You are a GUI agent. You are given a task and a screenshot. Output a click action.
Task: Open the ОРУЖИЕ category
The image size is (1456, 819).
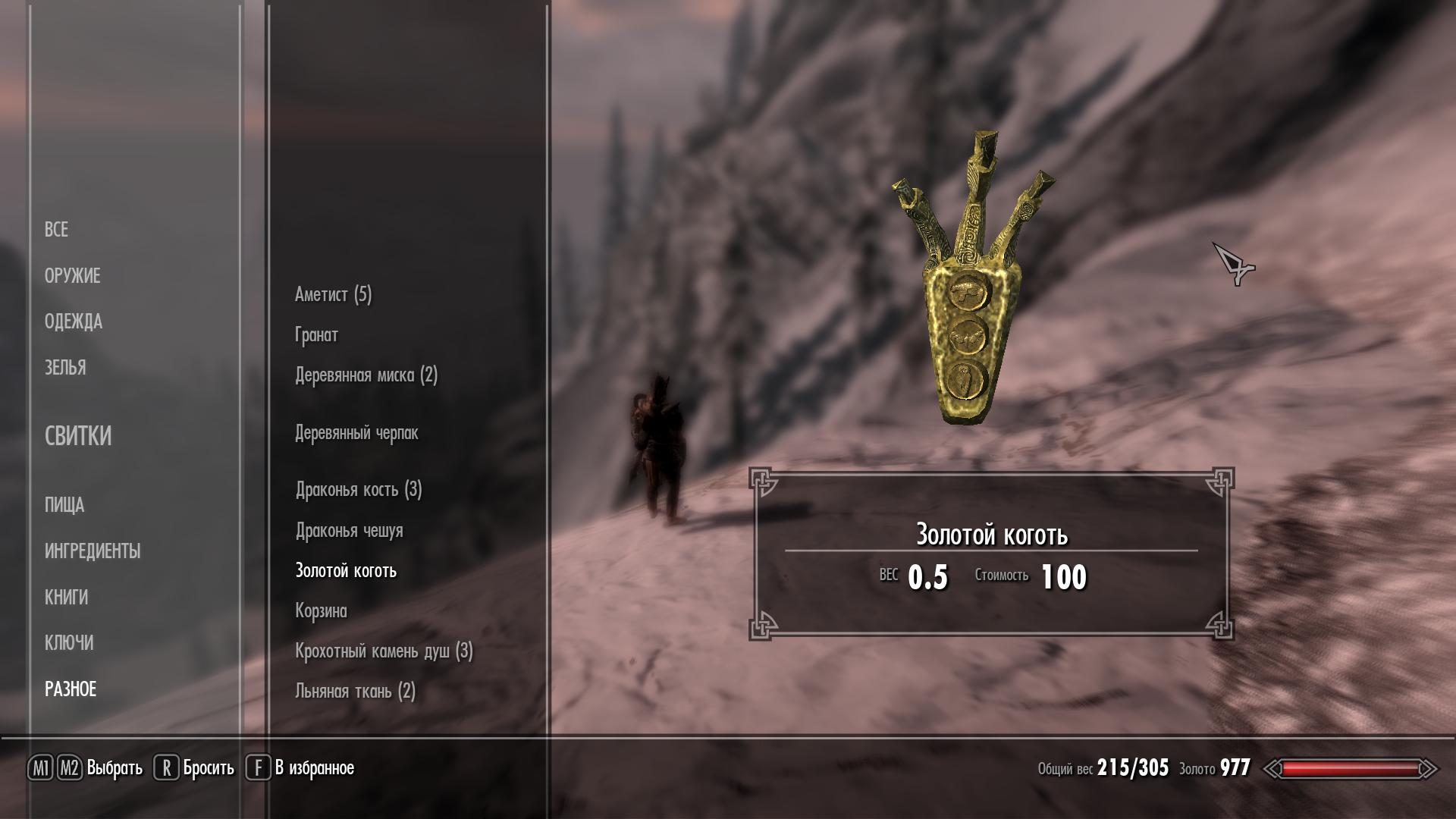pos(72,276)
